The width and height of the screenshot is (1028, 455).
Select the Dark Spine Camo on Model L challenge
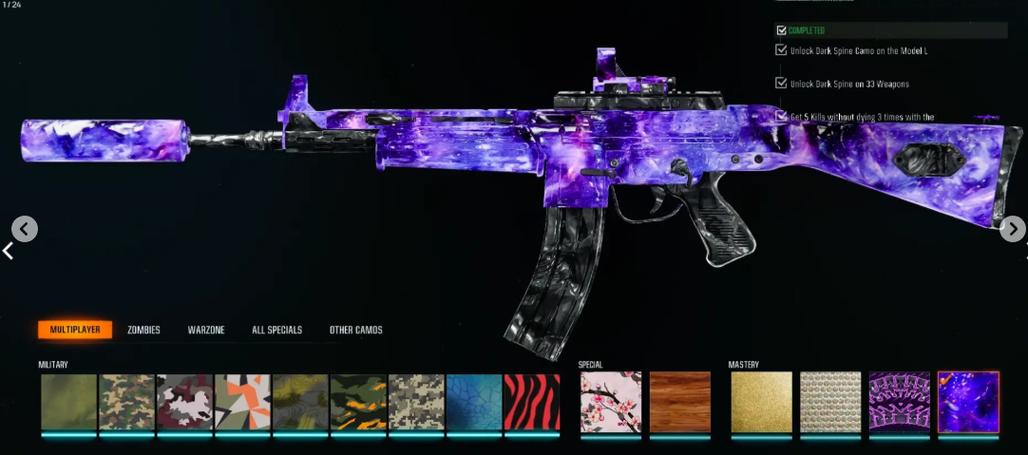[x=859, y=50]
